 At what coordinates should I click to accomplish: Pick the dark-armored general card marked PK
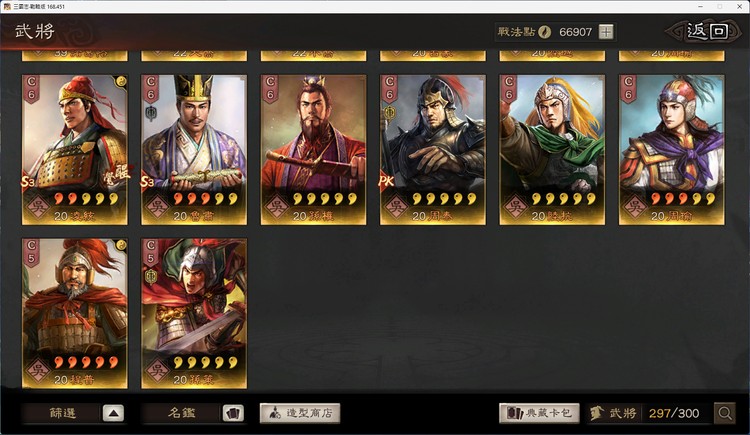coord(433,148)
